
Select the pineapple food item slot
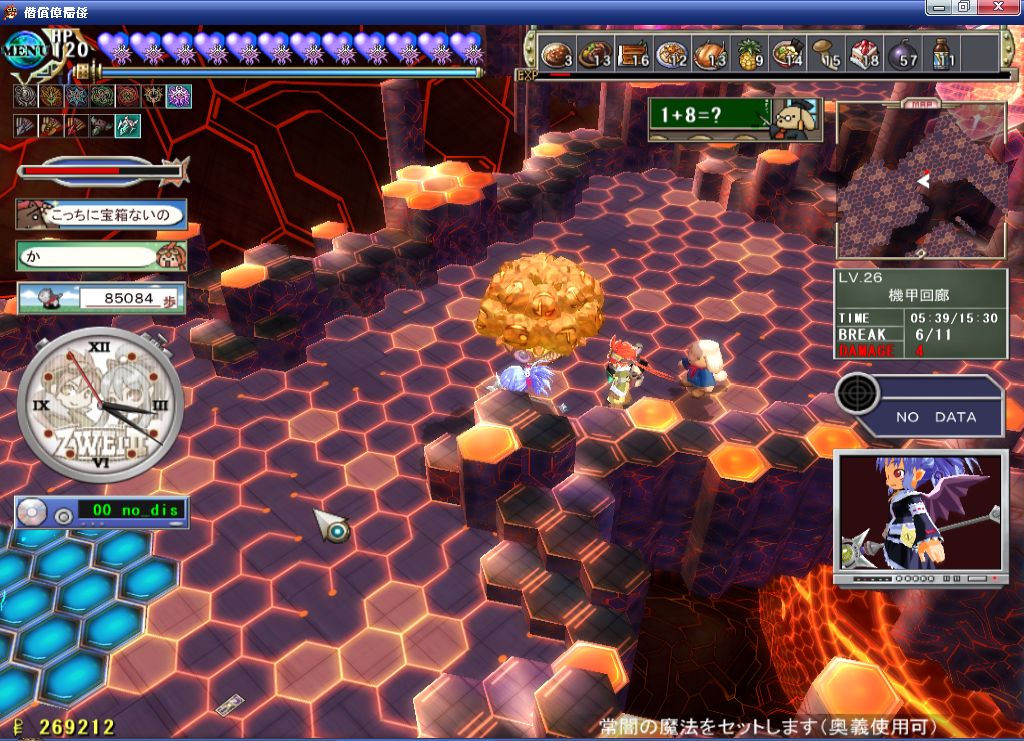pyautogui.click(x=749, y=53)
